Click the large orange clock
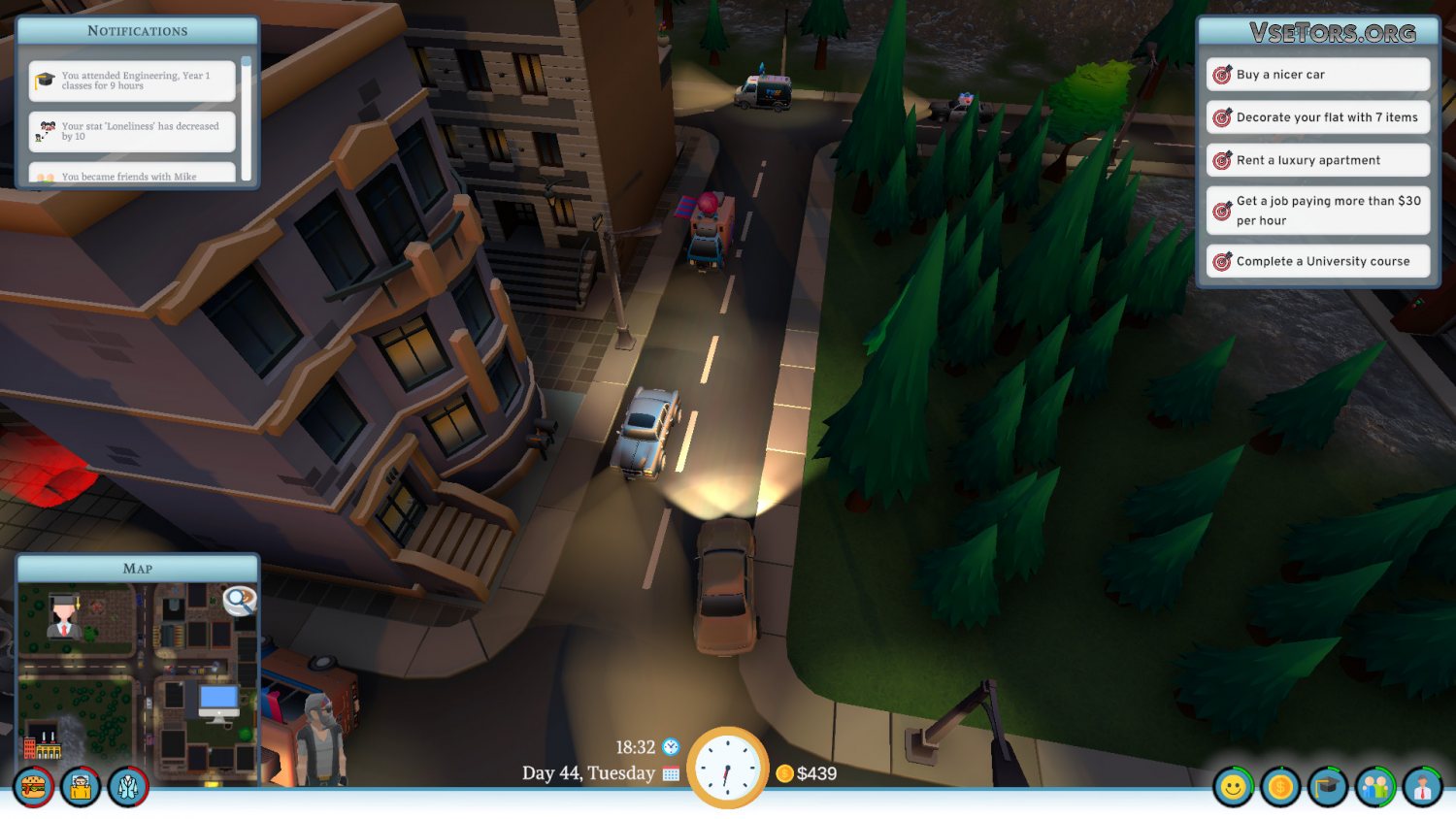This screenshot has height=819, width=1456. click(727, 769)
